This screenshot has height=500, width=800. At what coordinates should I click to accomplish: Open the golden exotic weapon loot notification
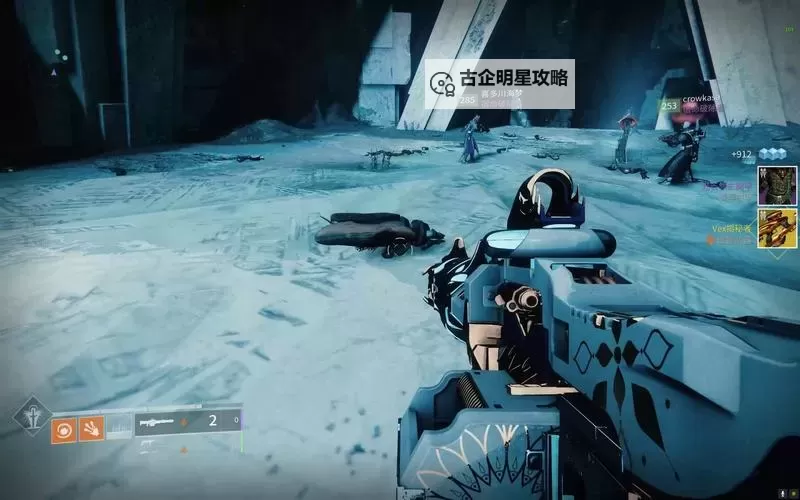pyautogui.click(x=776, y=228)
